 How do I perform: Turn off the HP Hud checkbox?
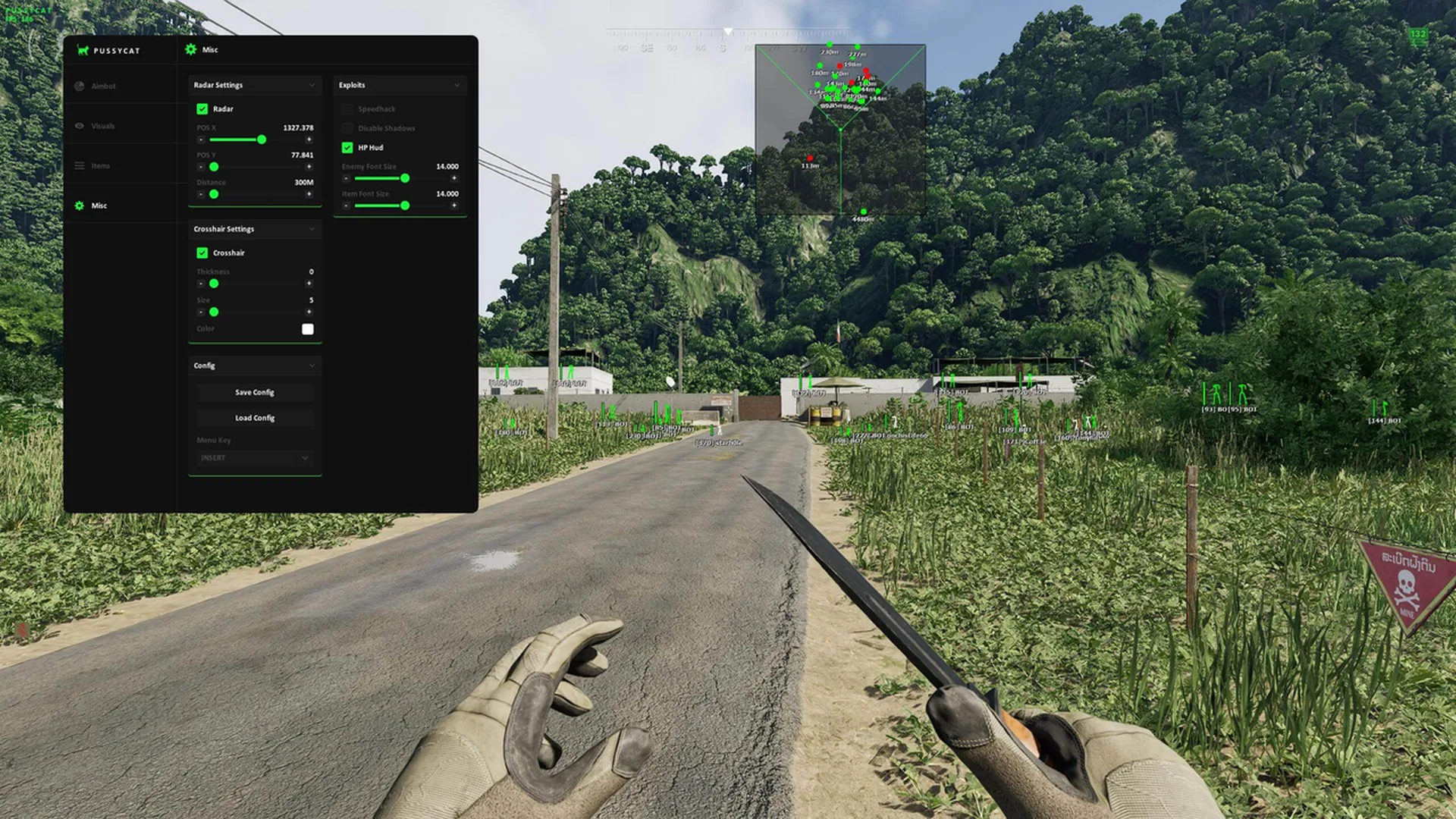(347, 147)
